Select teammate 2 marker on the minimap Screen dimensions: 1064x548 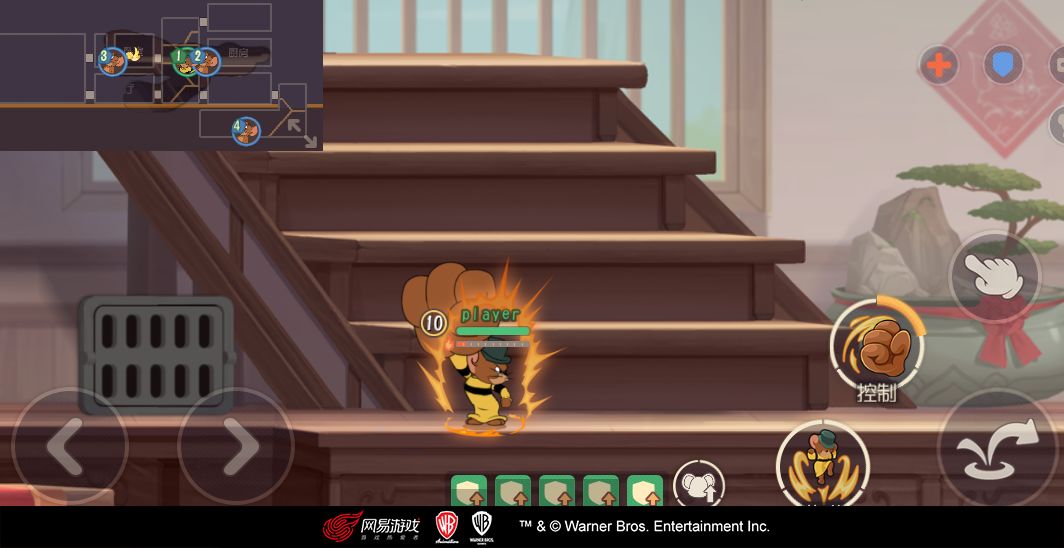[206, 61]
